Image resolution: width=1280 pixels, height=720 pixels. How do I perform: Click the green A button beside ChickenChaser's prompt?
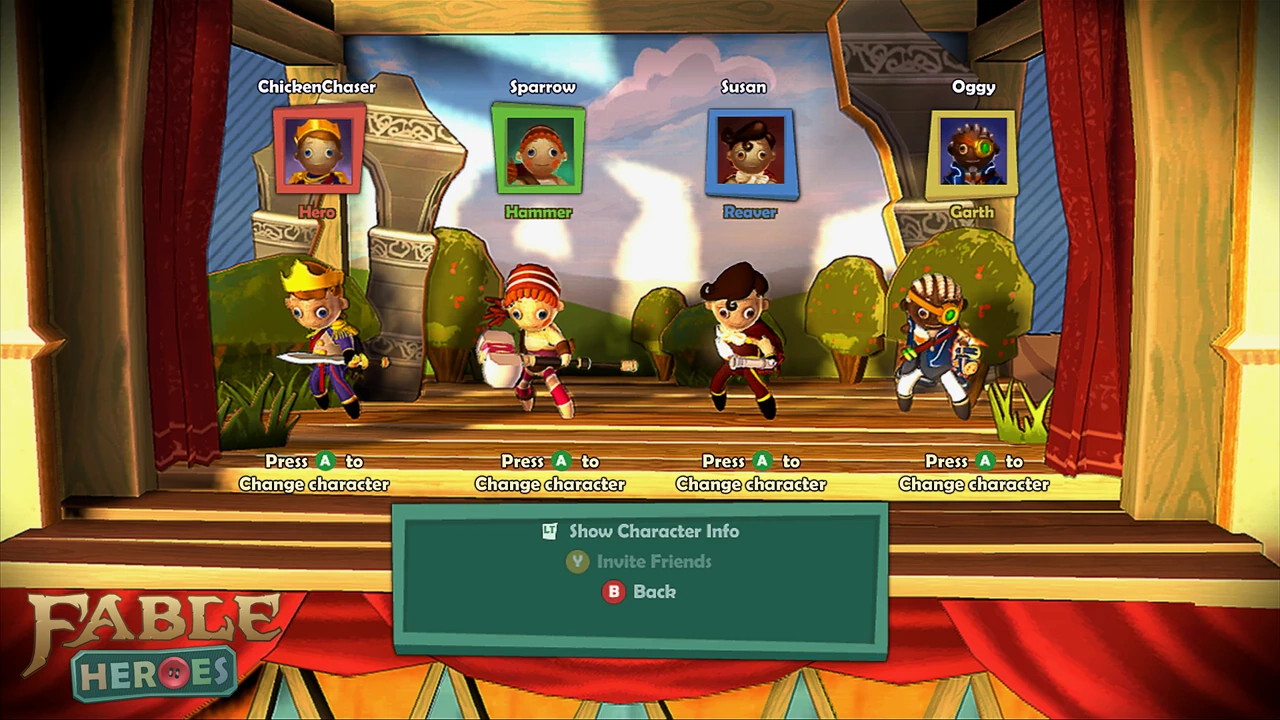[325, 461]
